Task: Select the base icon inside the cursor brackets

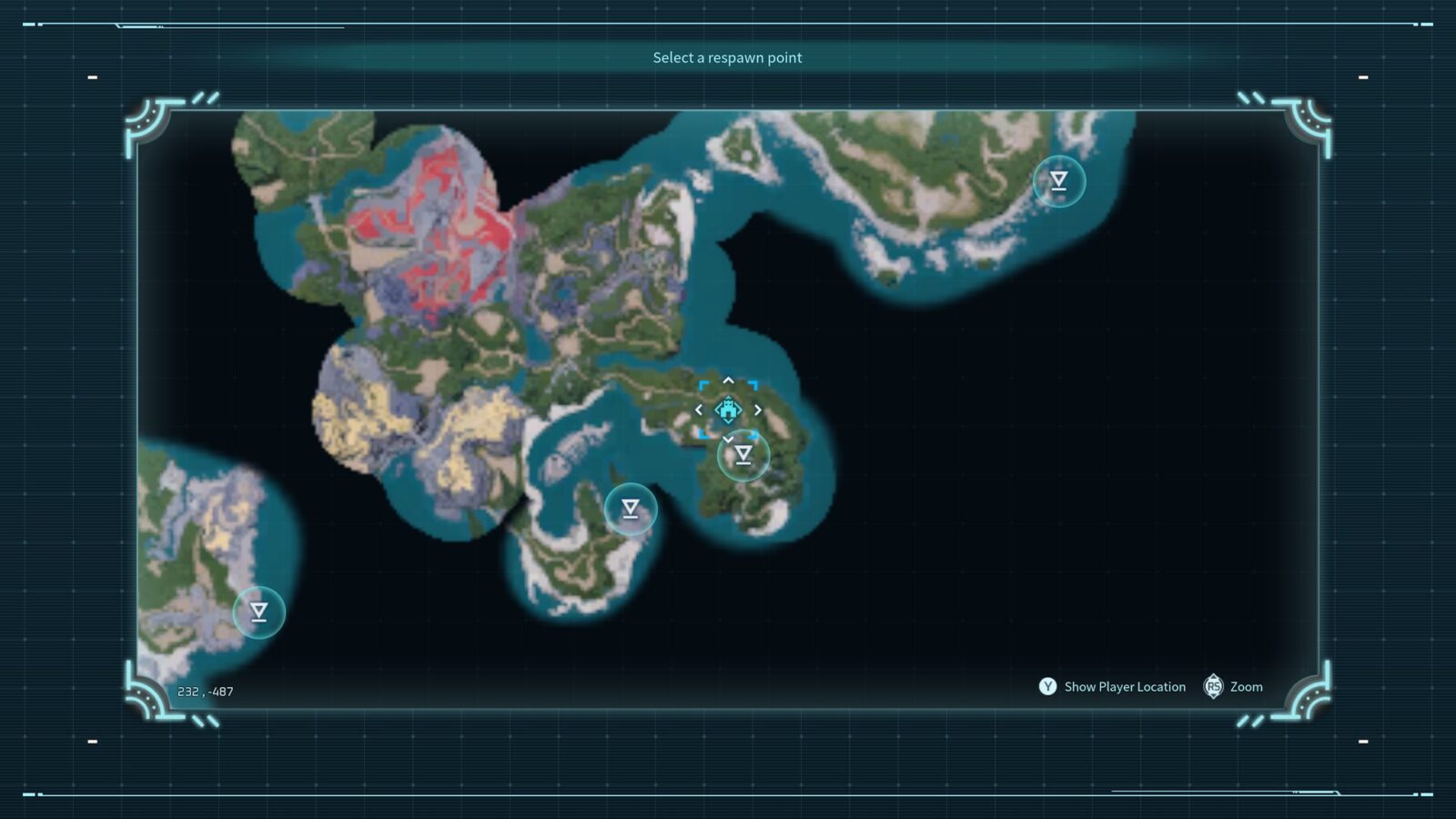Action: (728, 410)
